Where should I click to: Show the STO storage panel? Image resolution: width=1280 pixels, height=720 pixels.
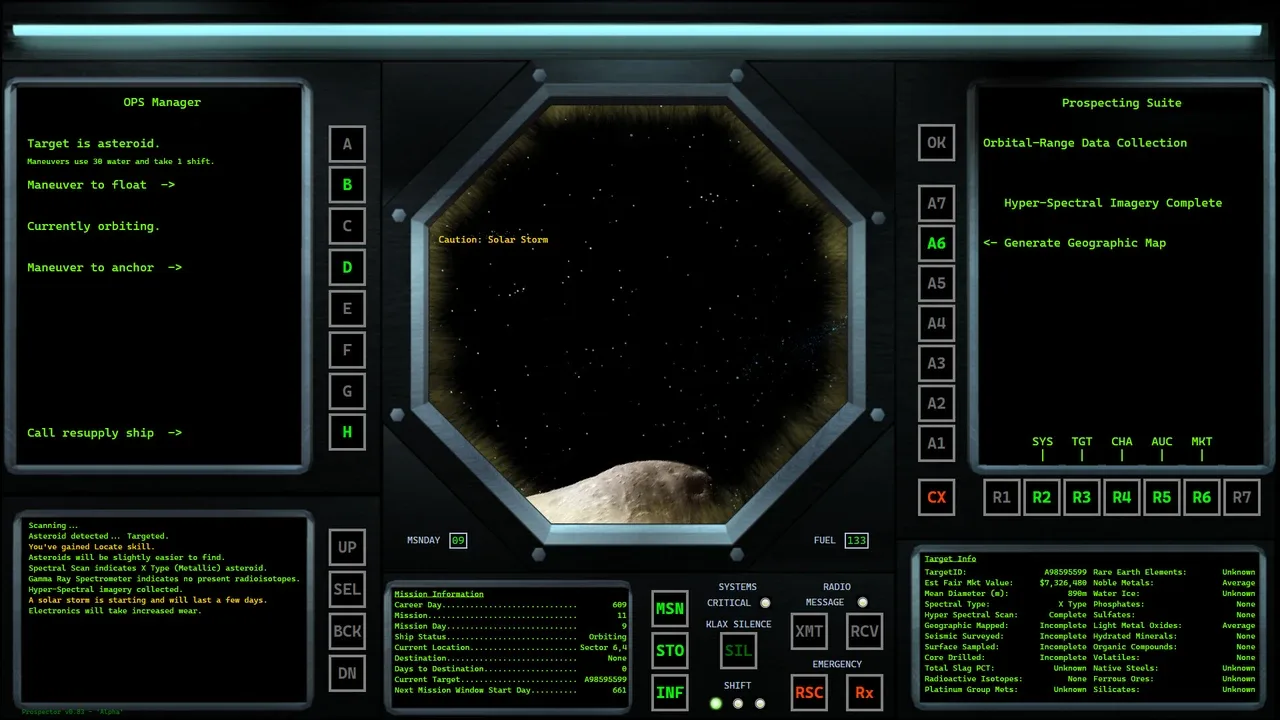(x=670, y=651)
